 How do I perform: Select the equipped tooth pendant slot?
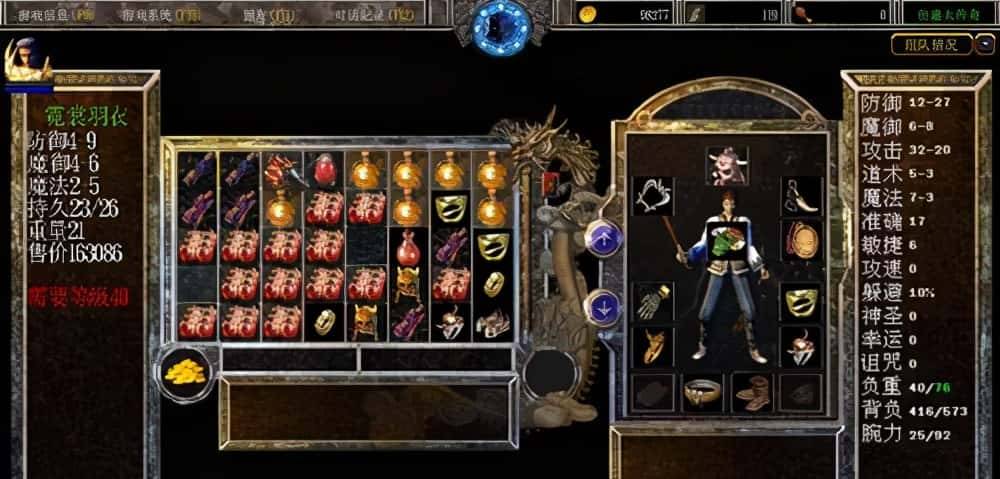800,196
